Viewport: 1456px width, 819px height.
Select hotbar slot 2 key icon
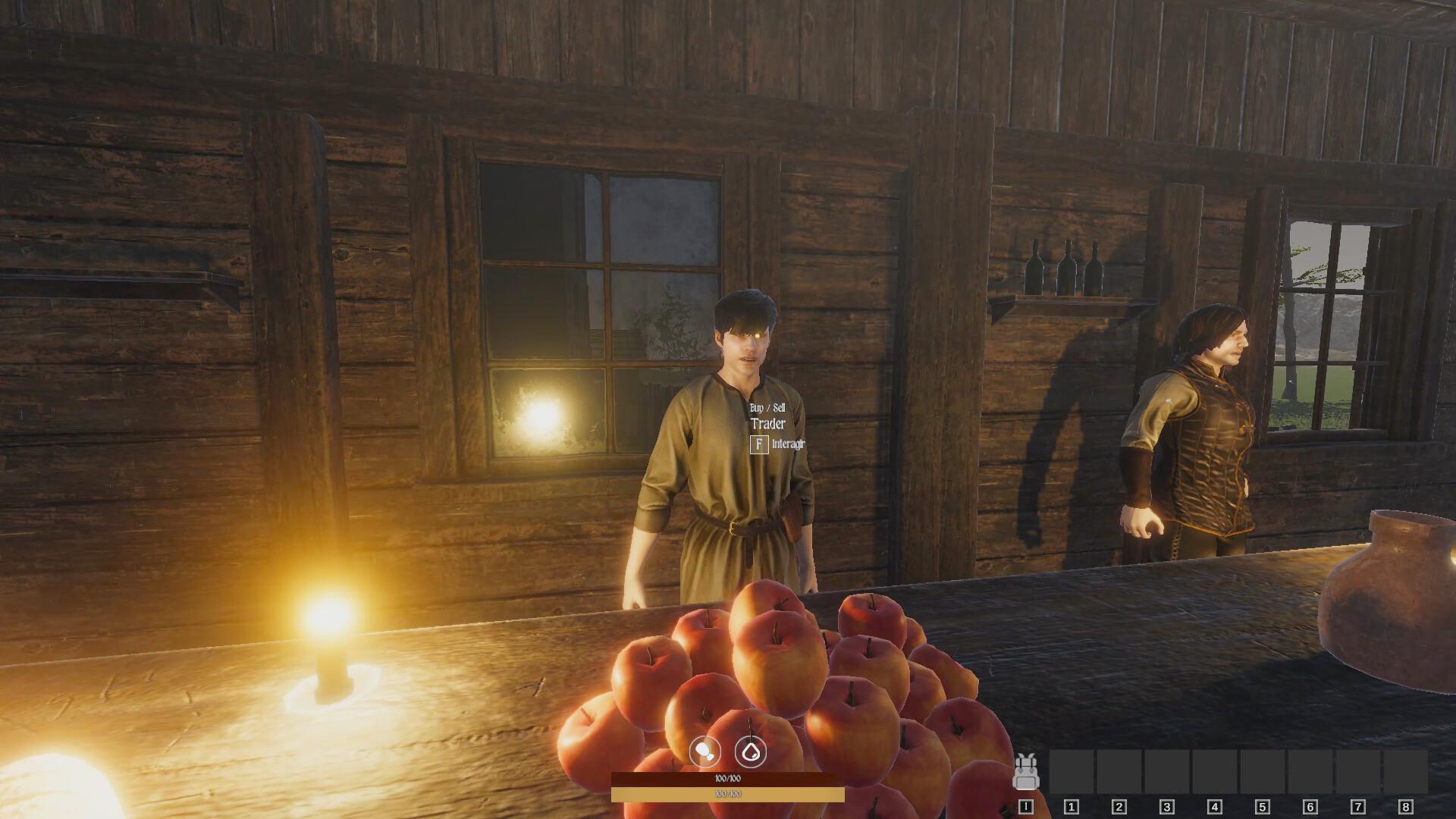tap(1118, 807)
